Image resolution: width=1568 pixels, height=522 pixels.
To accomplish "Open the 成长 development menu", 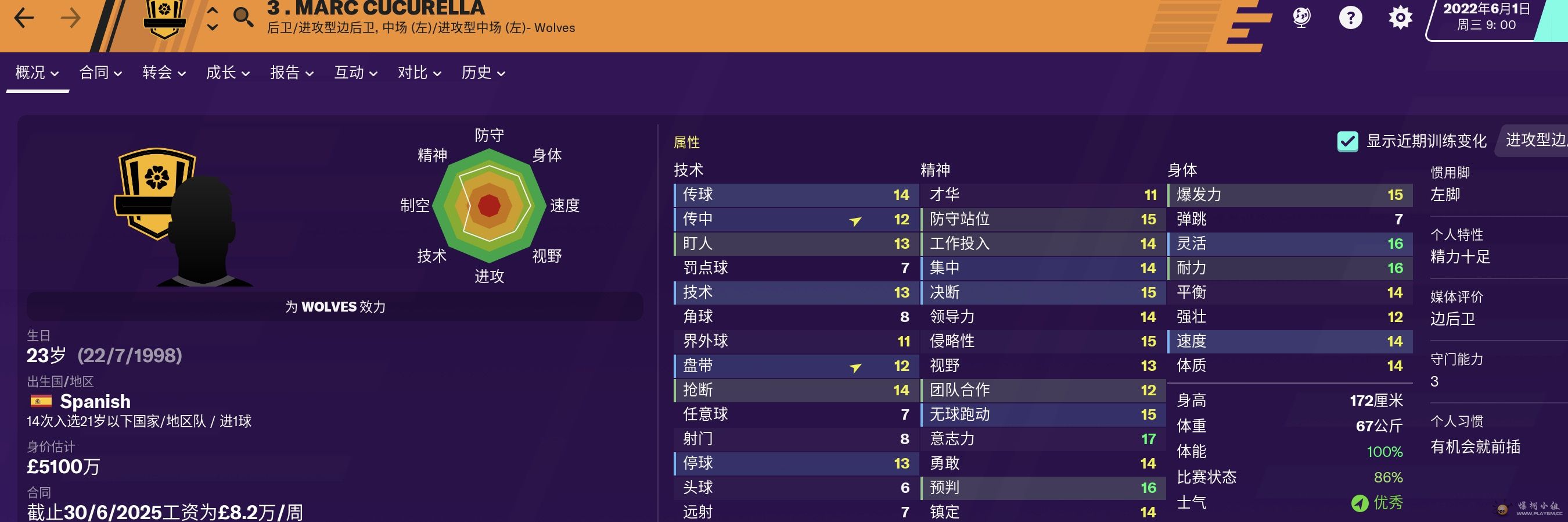I will 228,73.
